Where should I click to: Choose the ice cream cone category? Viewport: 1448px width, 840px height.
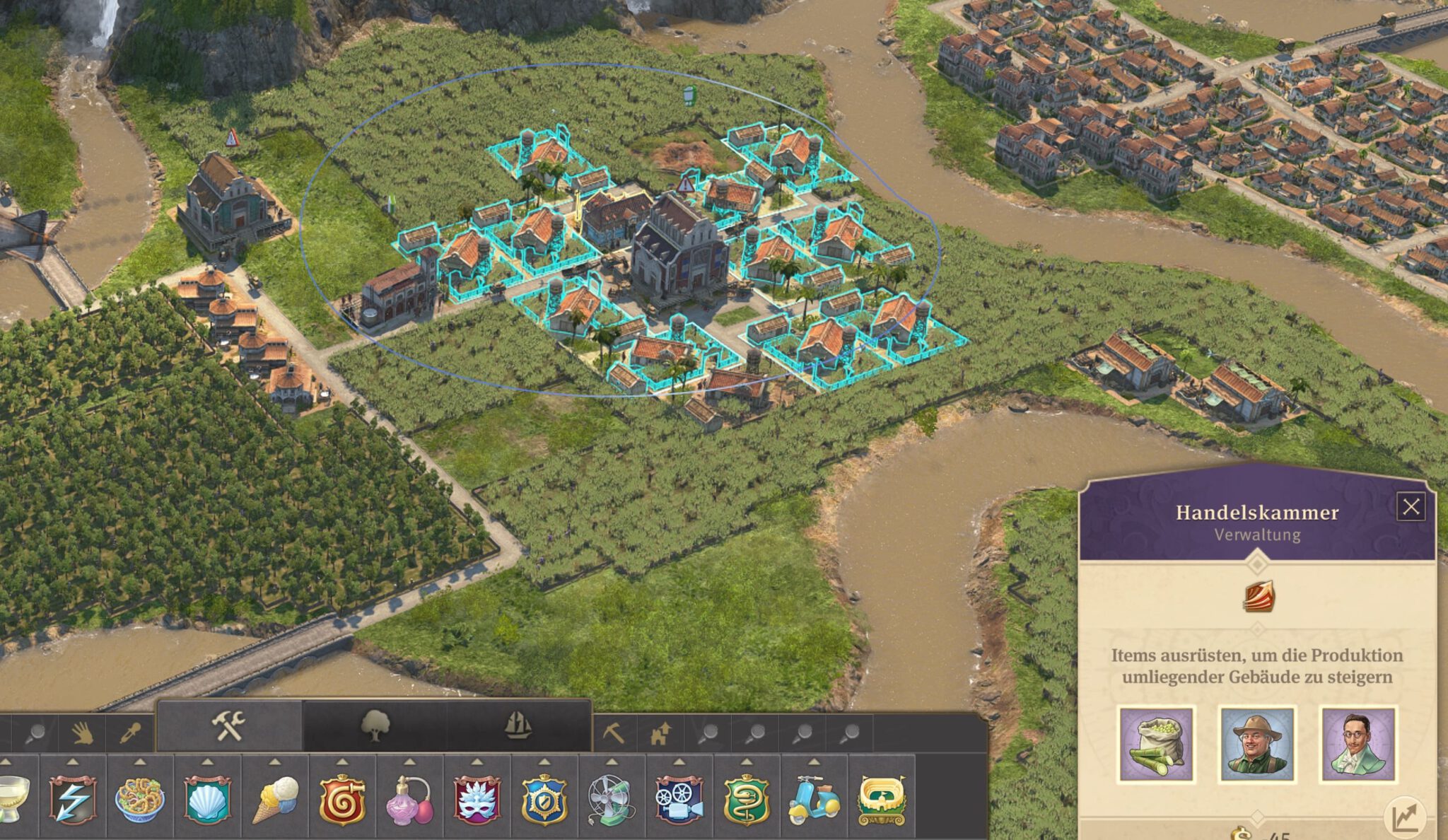pos(275,800)
